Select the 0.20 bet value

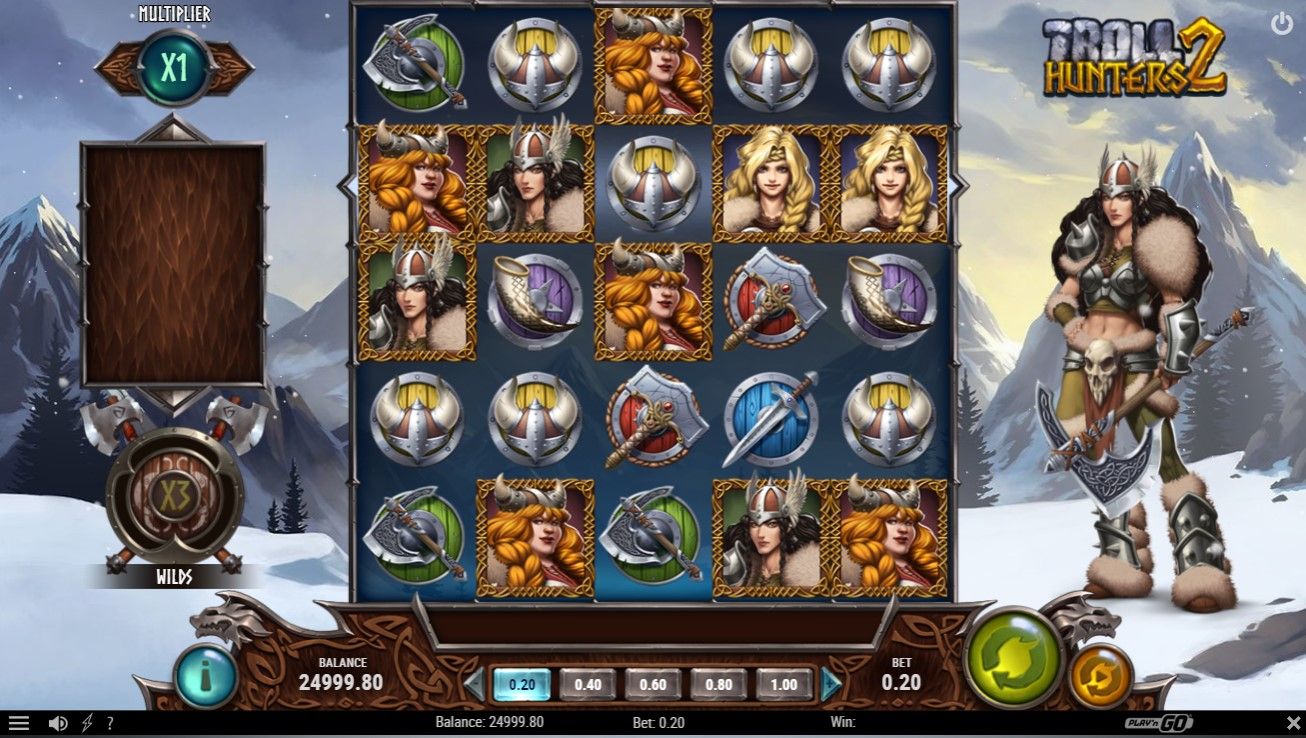(521, 684)
